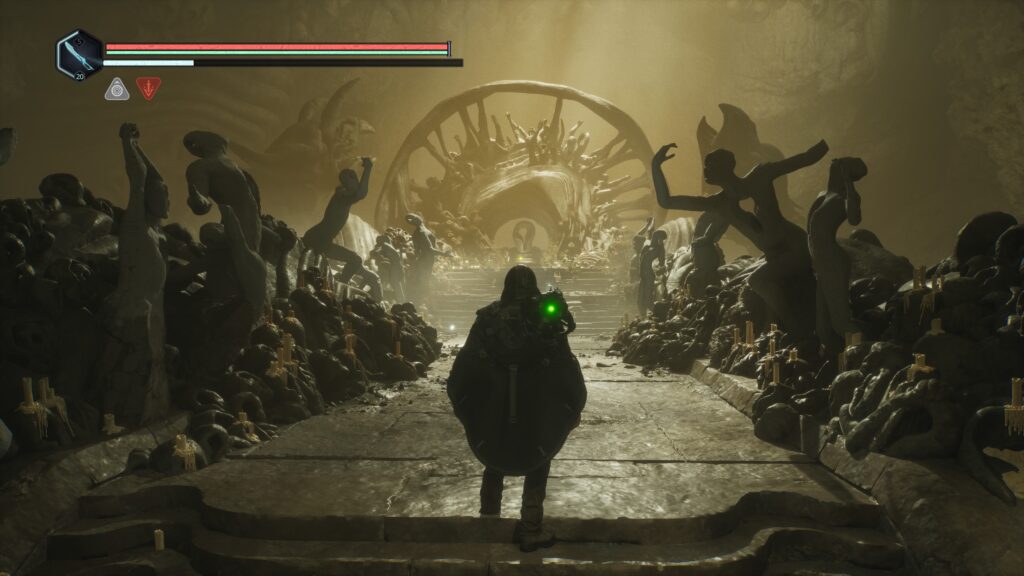Viewport: 1024px width, 576px height.
Task: Select the grey triangular spiral status icon
Action: point(117,89)
